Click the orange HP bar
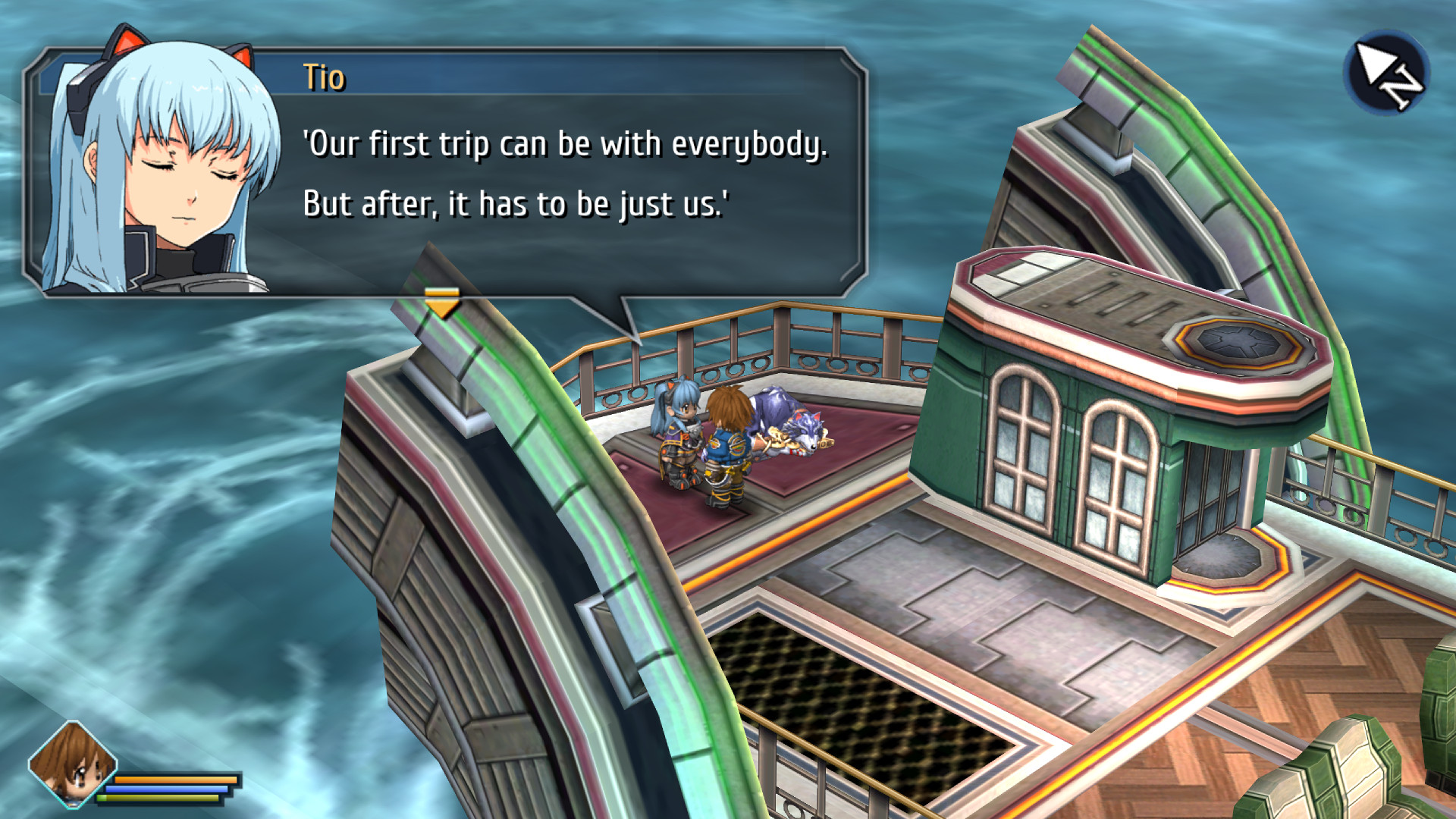This screenshot has height=819, width=1456. coord(176,780)
